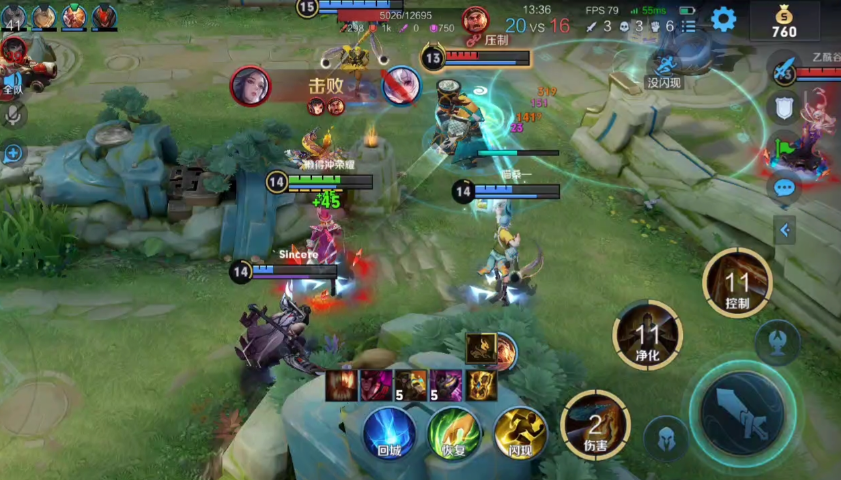Activate the 回城 recall spell

tap(389, 431)
